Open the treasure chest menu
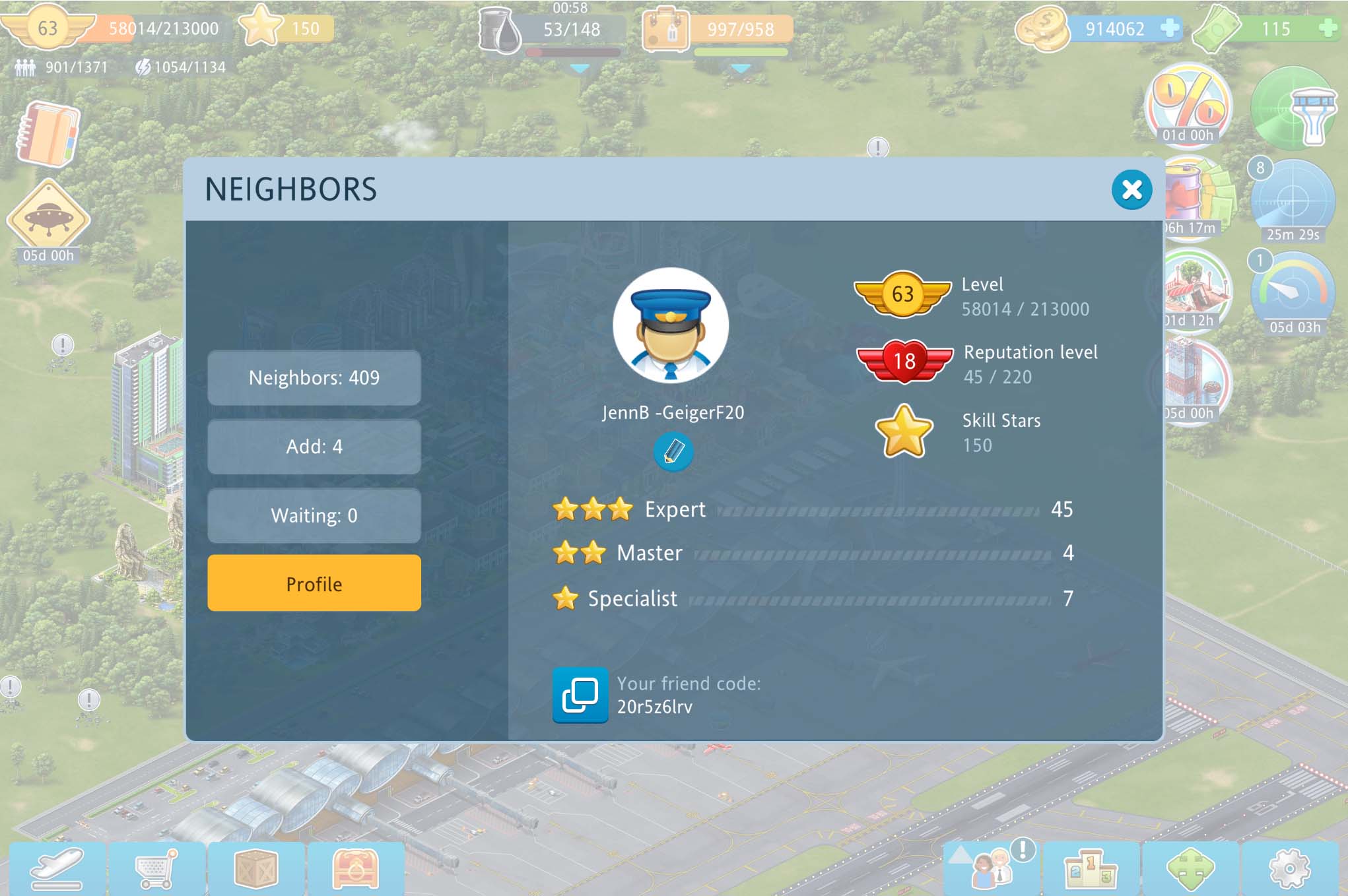This screenshot has width=1348, height=896. click(356, 868)
